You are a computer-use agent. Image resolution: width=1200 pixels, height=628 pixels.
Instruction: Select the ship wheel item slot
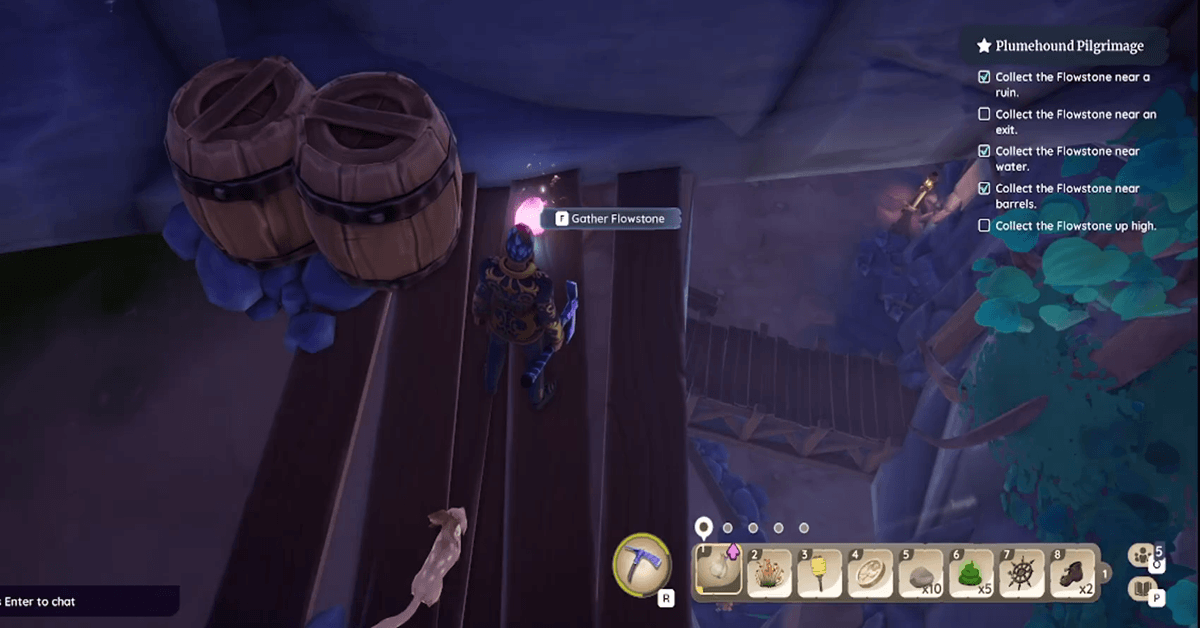[1022, 572]
